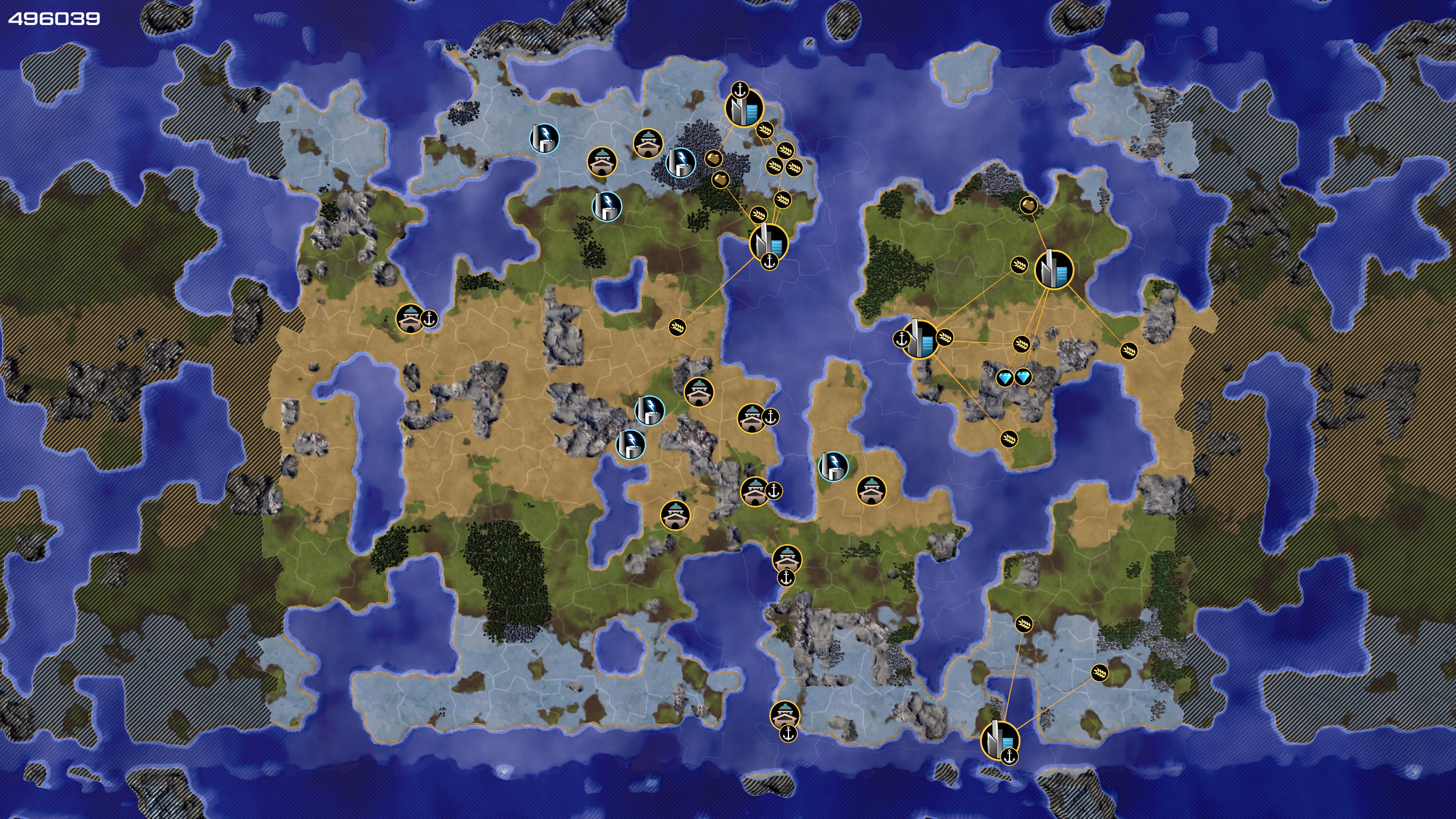Screen dimensions: 1456x819
Task: Click the gold nugget marker linked to the anchorless city
Action: point(1029,205)
